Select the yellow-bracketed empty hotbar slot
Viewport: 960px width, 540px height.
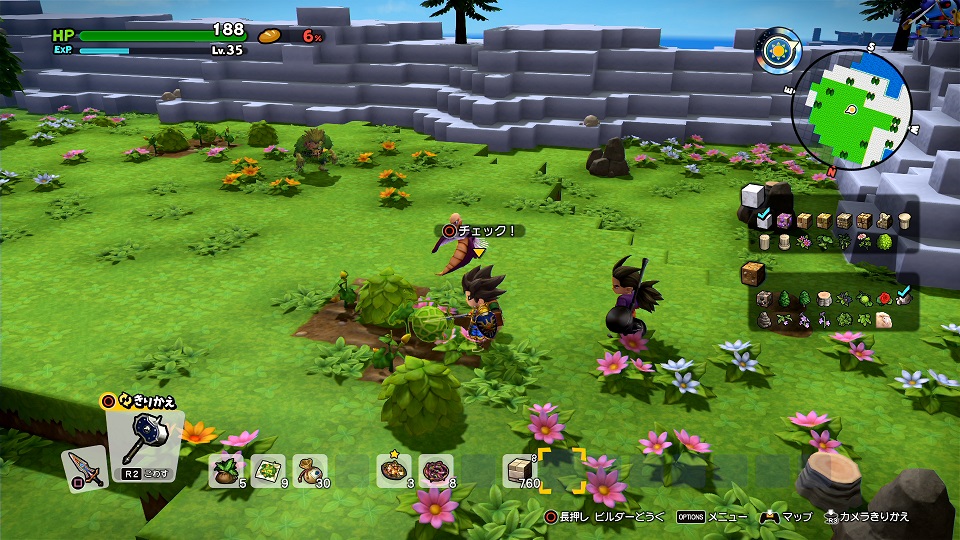pos(562,469)
